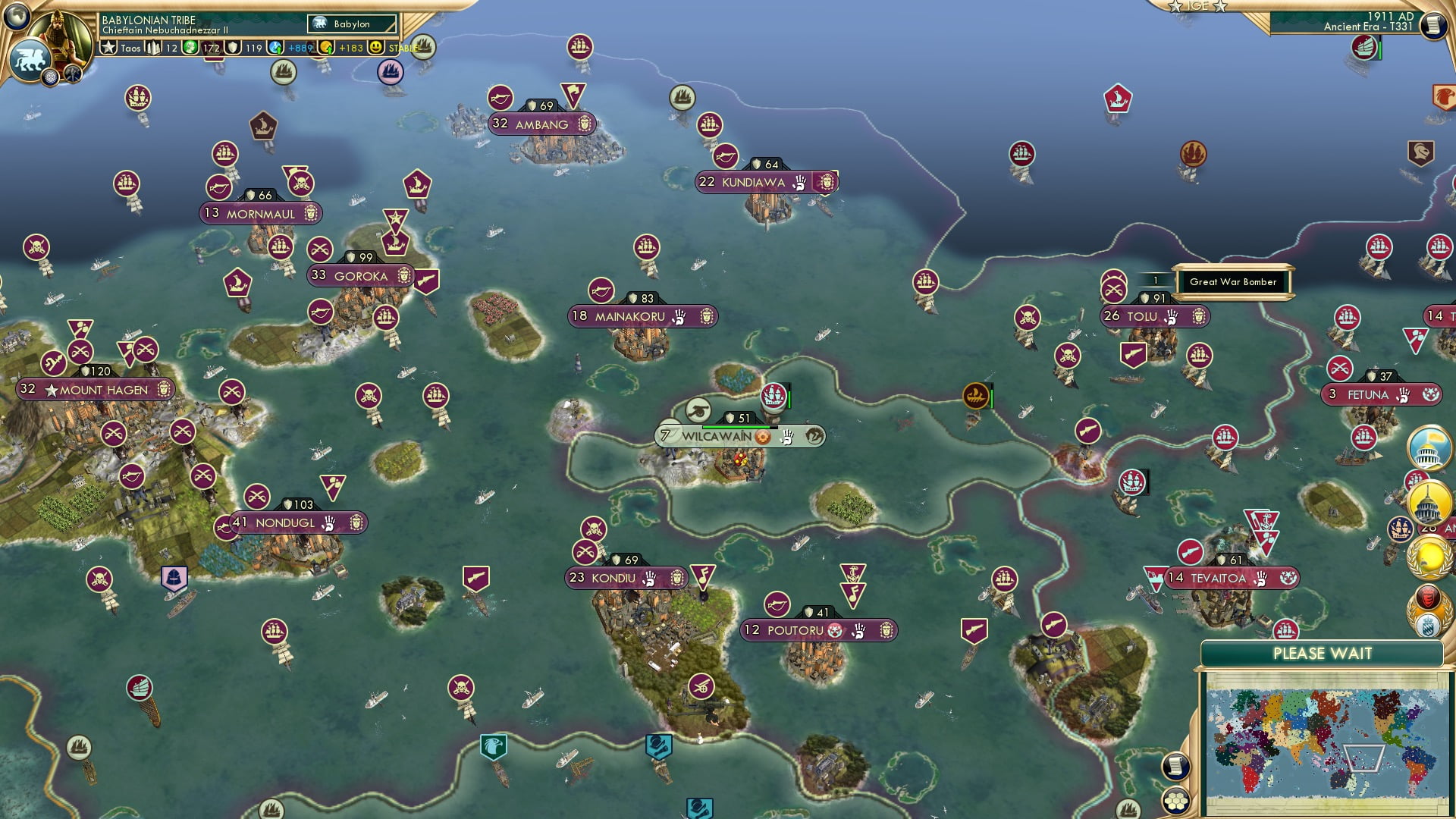Open the Social Policies blue medallion icon

(50, 76)
